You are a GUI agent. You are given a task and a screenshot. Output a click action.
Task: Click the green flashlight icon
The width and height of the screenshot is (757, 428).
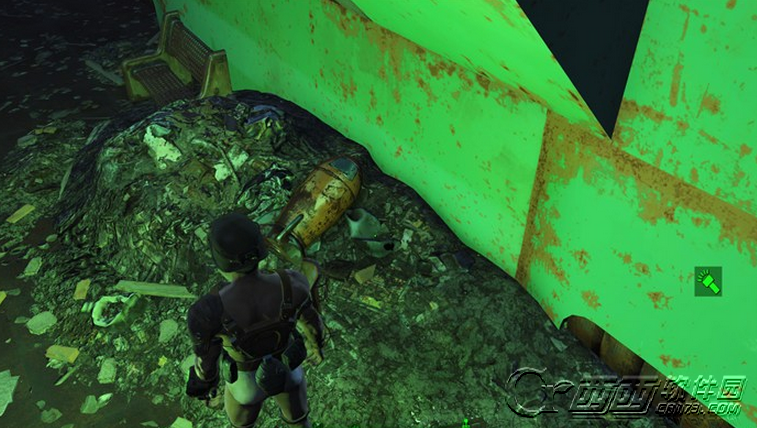pyautogui.click(x=710, y=281)
